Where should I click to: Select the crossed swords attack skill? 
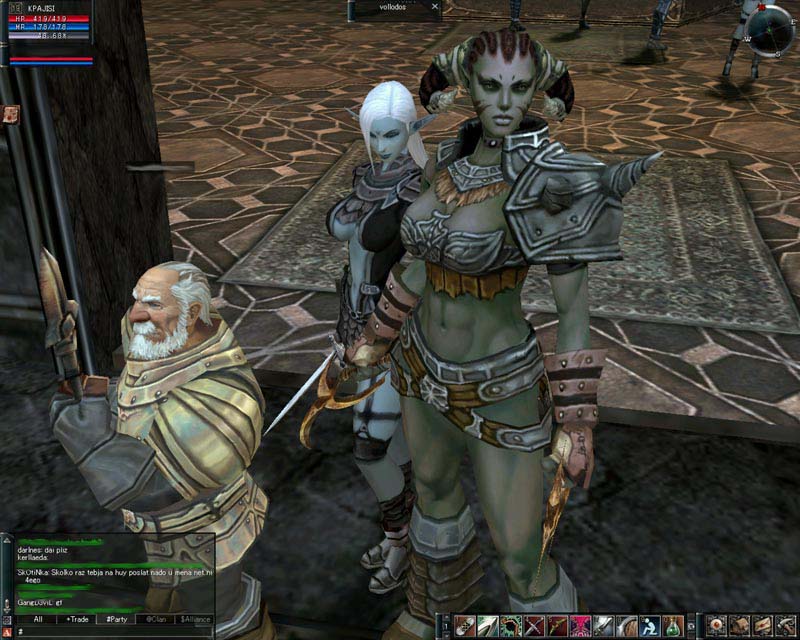535,626
